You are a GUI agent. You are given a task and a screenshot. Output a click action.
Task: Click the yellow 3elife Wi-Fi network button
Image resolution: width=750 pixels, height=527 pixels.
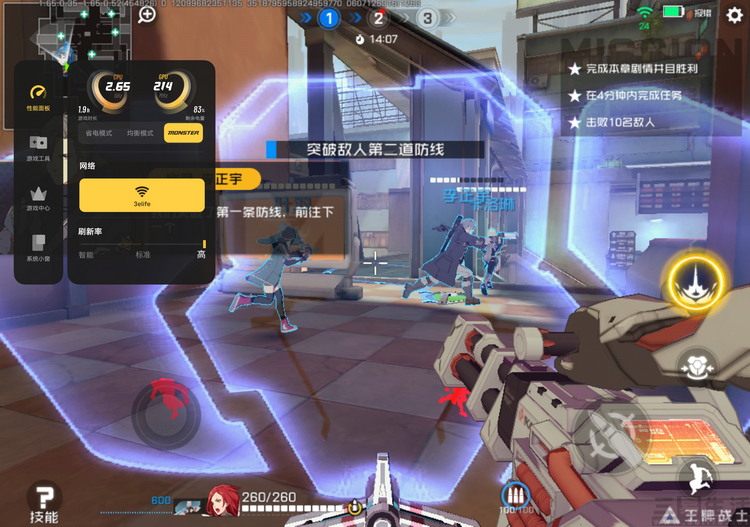(141, 194)
